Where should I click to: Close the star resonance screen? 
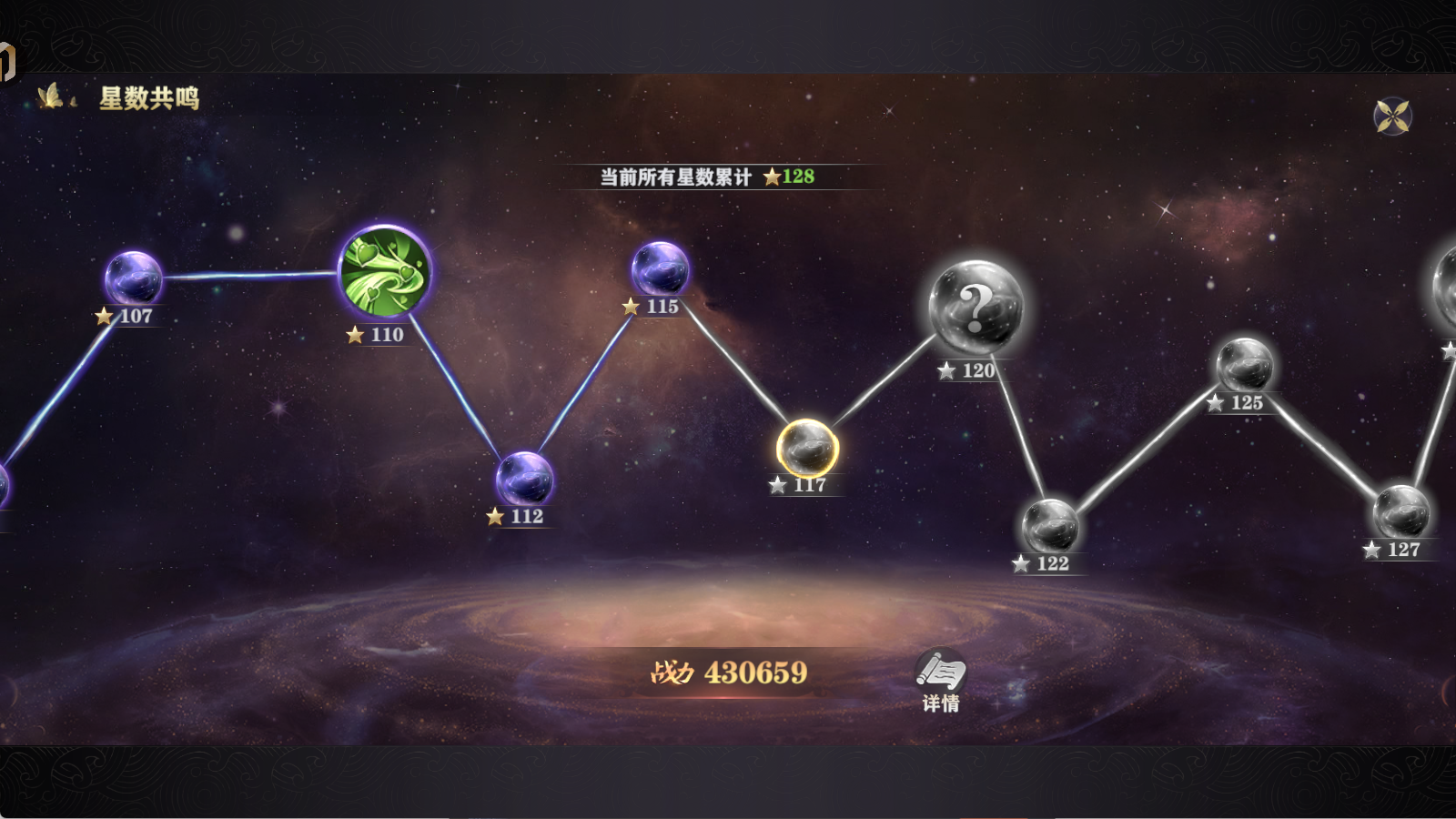(x=1392, y=116)
